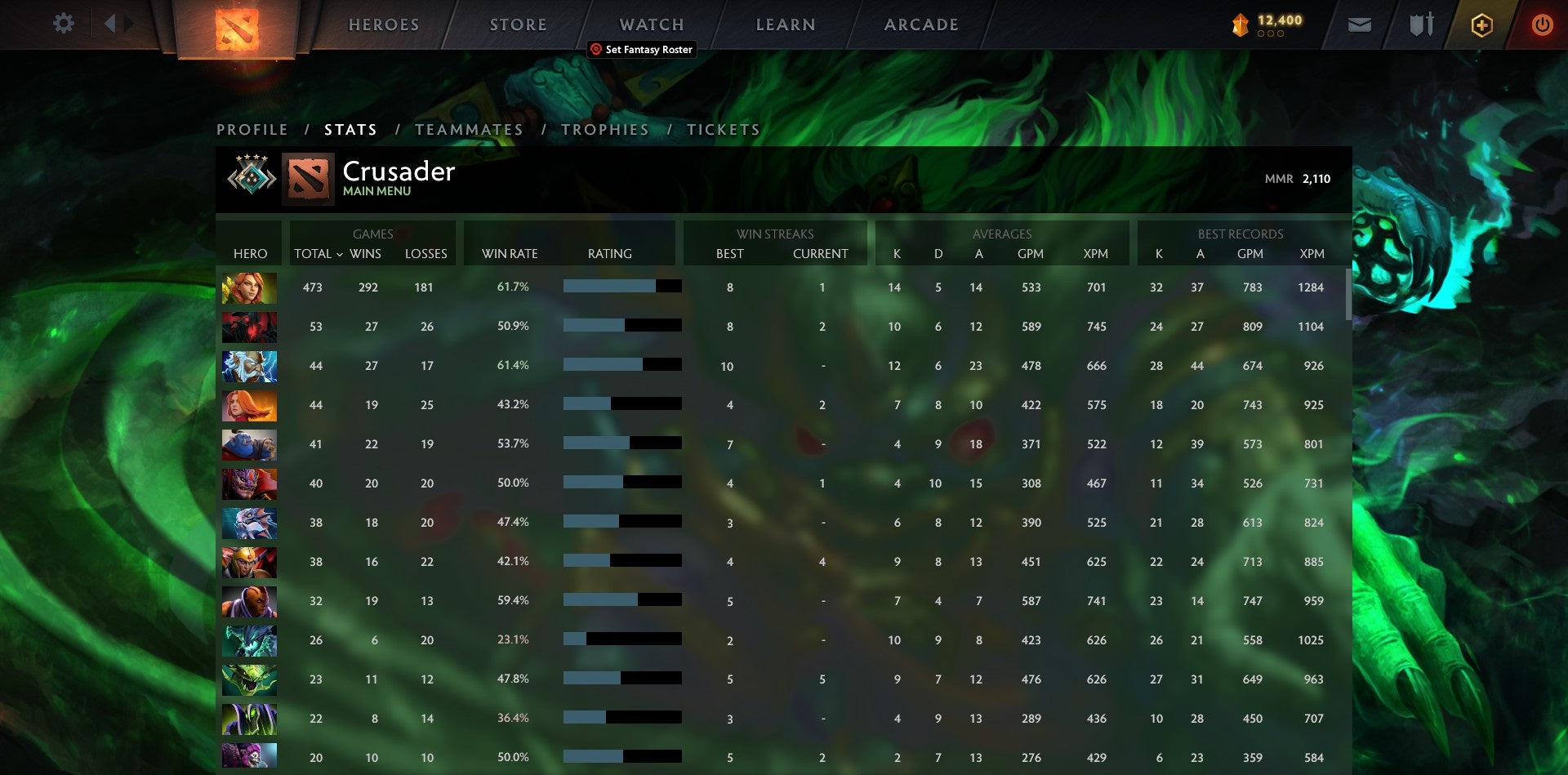The width and height of the screenshot is (1568, 775).
Task: Open the Armory shield and sword icon
Action: click(x=1421, y=24)
